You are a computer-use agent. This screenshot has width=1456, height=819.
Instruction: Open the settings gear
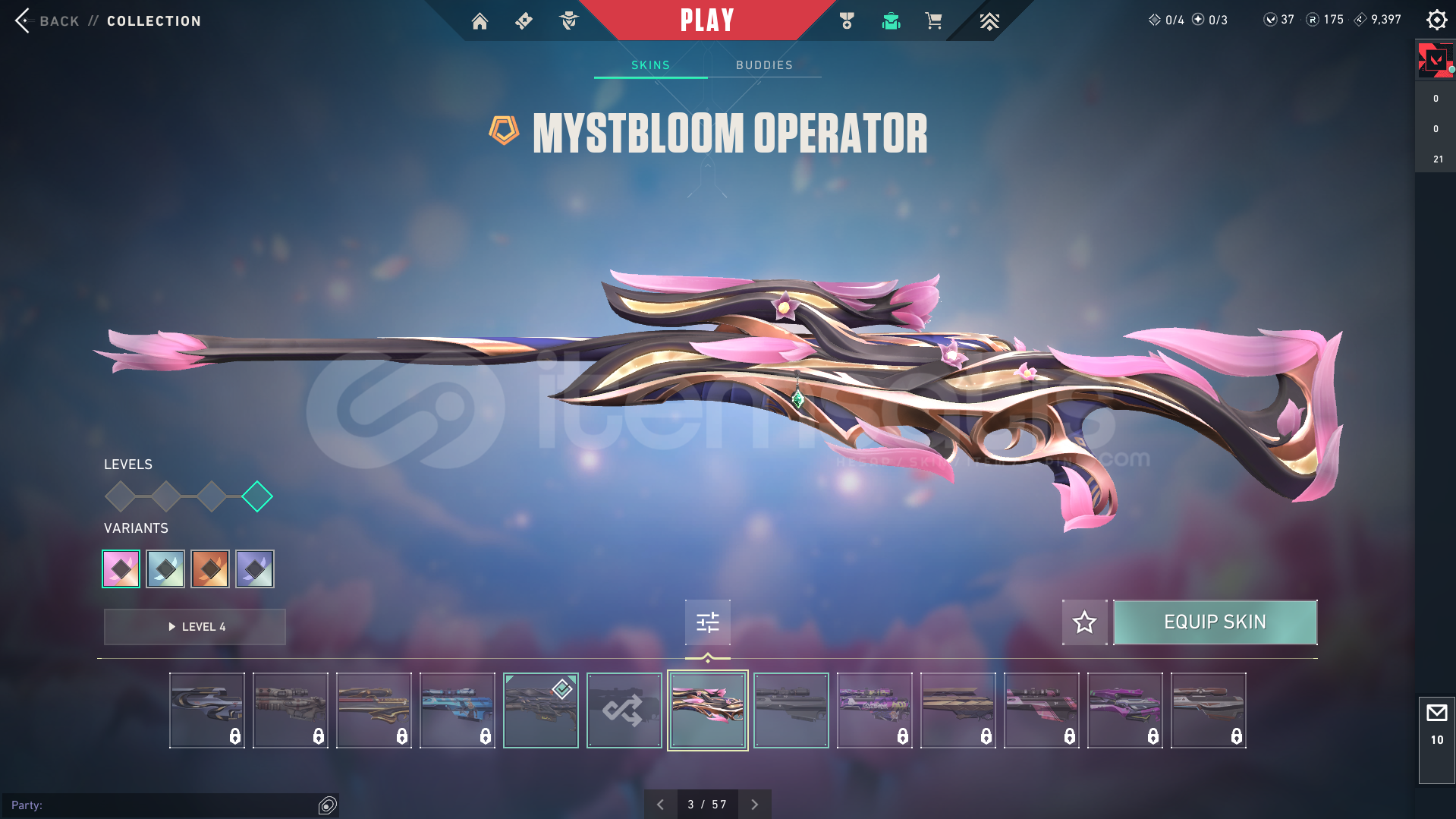coord(1436,20)
